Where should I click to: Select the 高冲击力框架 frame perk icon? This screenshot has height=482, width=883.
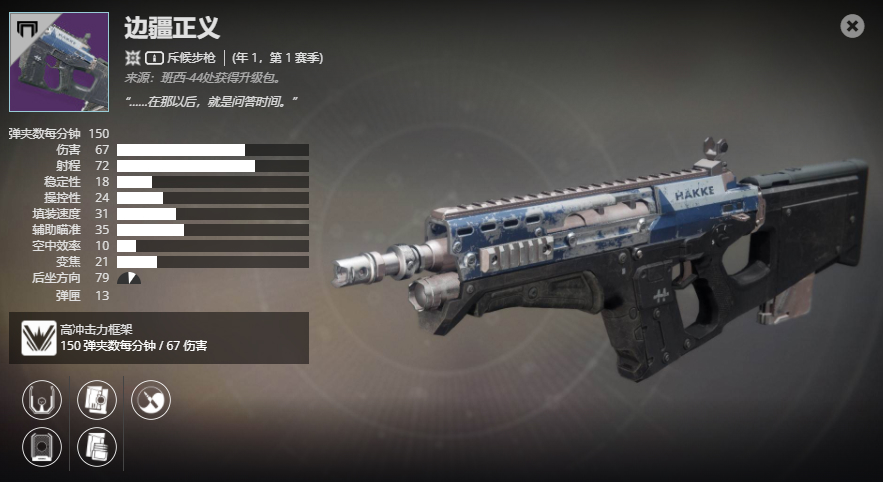[x=39, y=338]
